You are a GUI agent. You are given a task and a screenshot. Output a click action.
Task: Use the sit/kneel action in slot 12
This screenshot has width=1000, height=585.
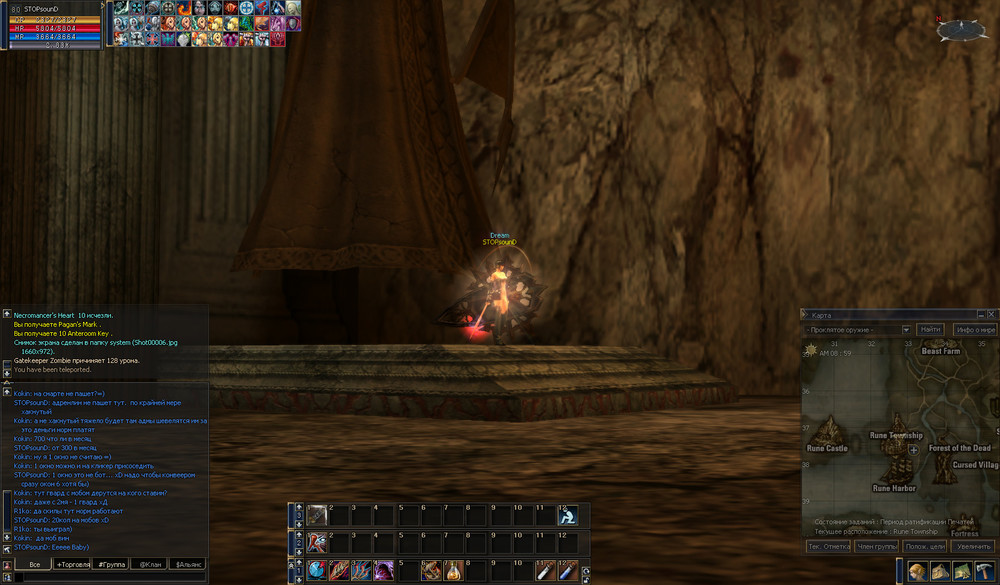click(x=567, y=516)
